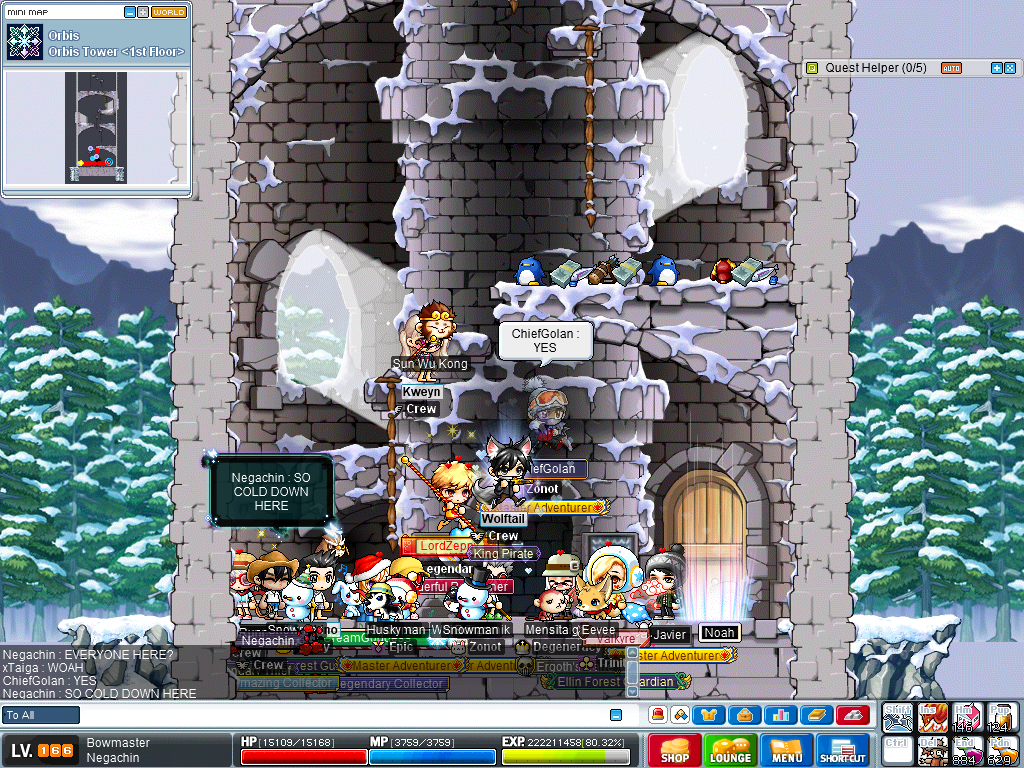Click the Quest Helper plus button
The height and width of the screenshot is (768, 1024).
996,68
